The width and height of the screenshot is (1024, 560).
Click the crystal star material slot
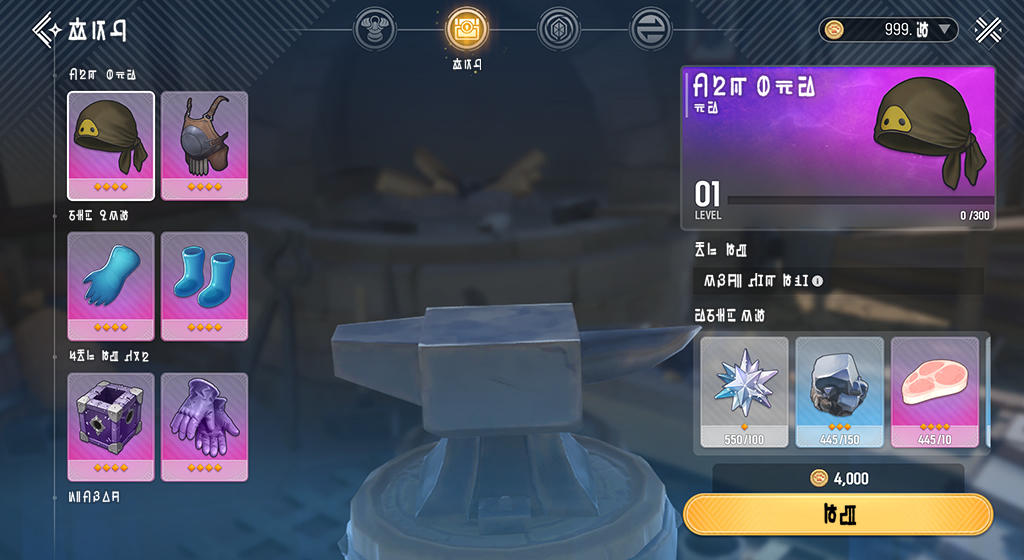point(744,391)
